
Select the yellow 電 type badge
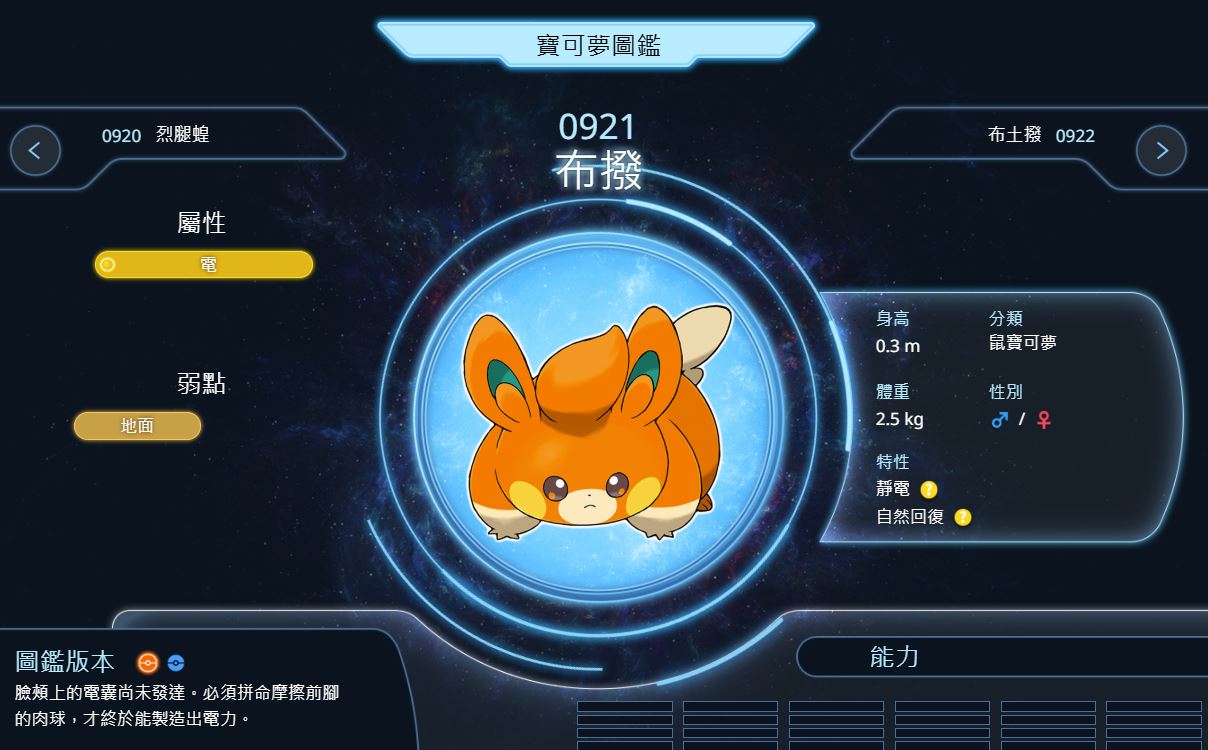204,265
